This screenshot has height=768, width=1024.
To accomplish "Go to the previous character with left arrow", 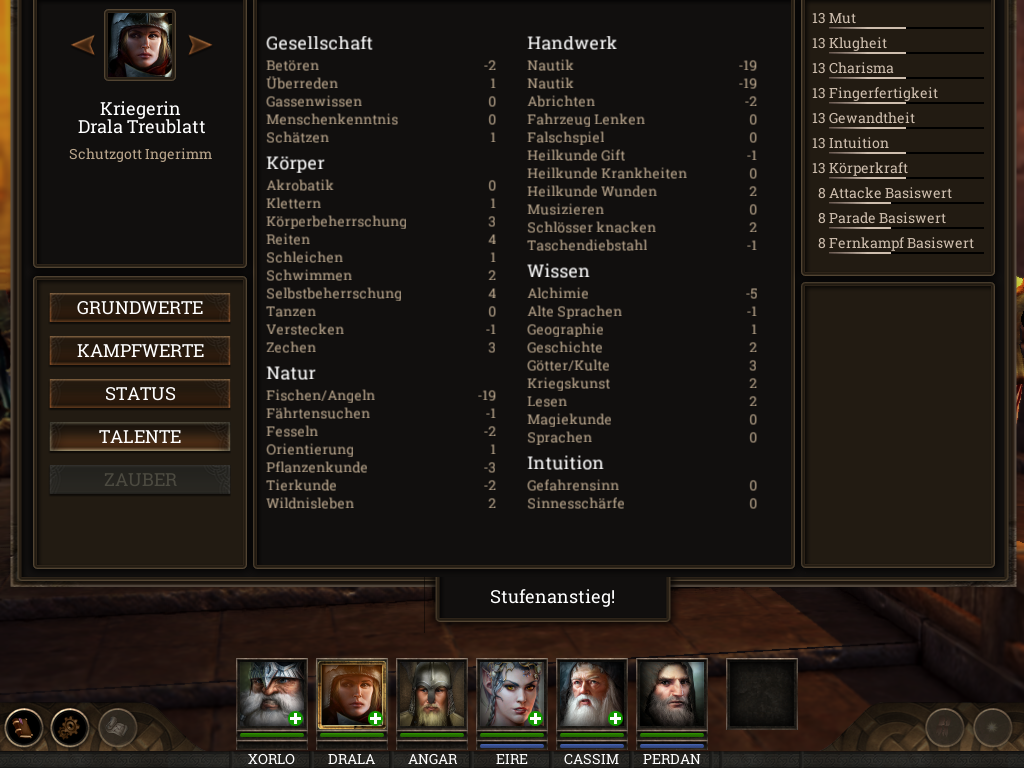I will pyautogui.click(x=83, y=45).
